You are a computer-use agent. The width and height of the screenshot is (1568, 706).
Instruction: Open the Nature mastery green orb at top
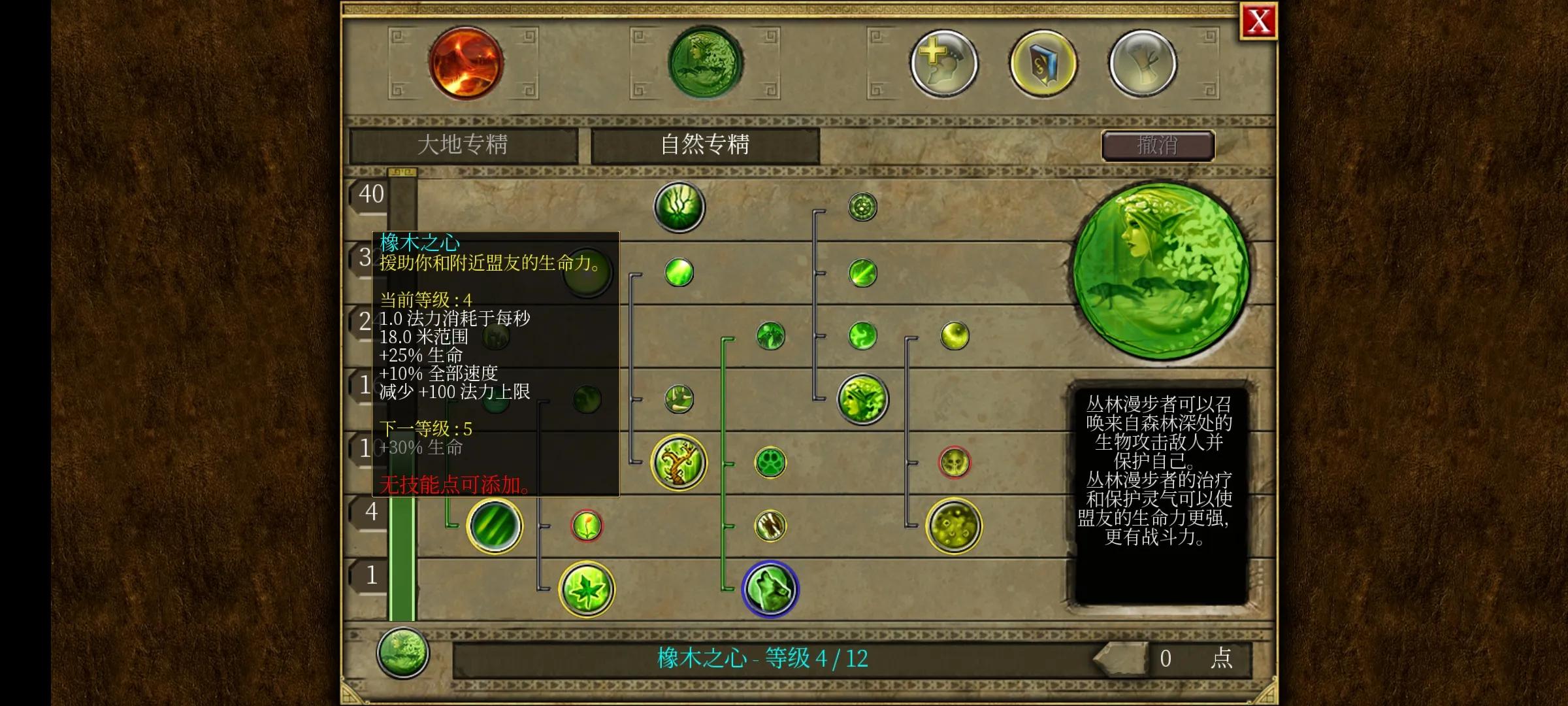704,63
